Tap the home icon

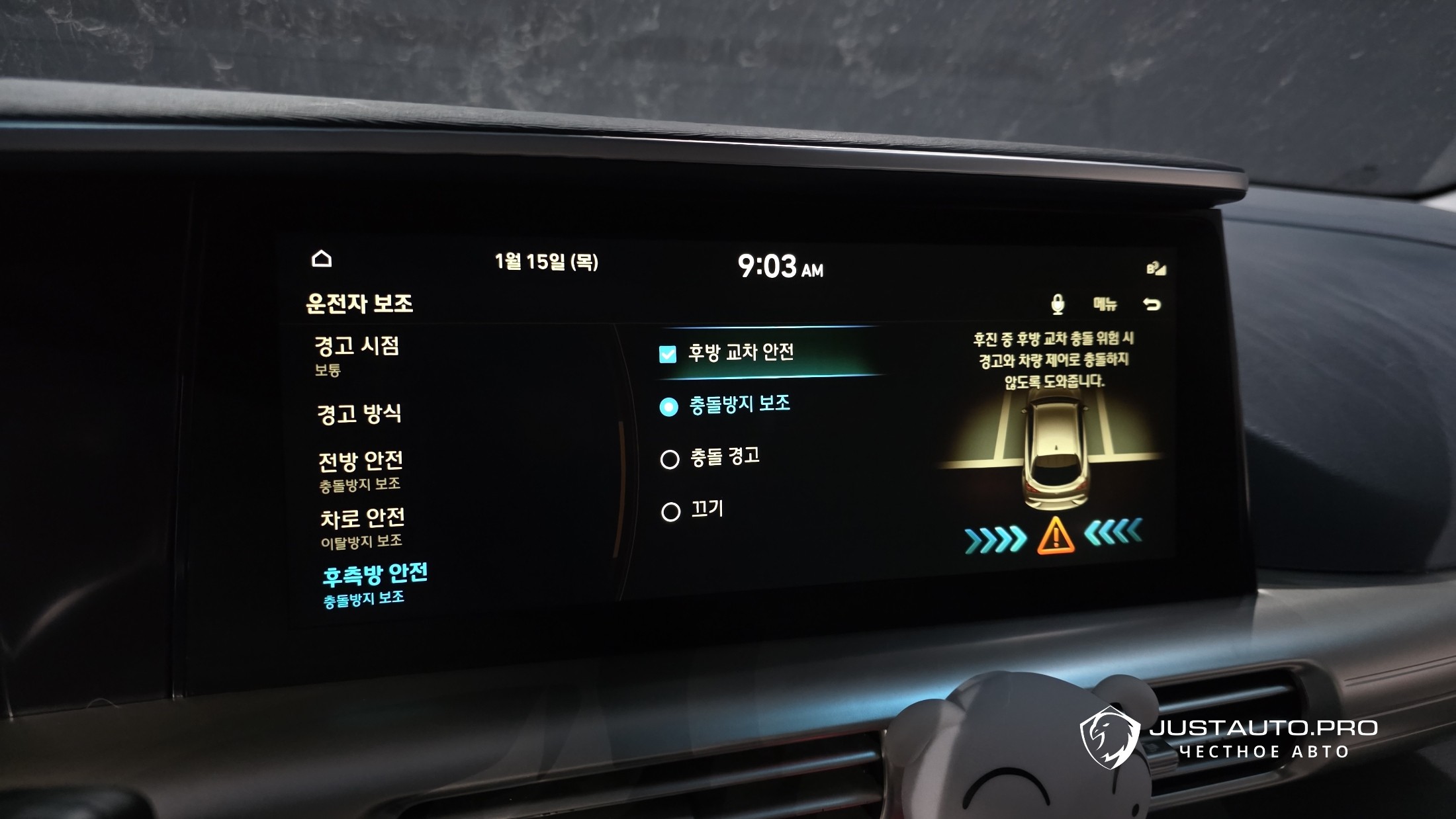coord(322,259)
